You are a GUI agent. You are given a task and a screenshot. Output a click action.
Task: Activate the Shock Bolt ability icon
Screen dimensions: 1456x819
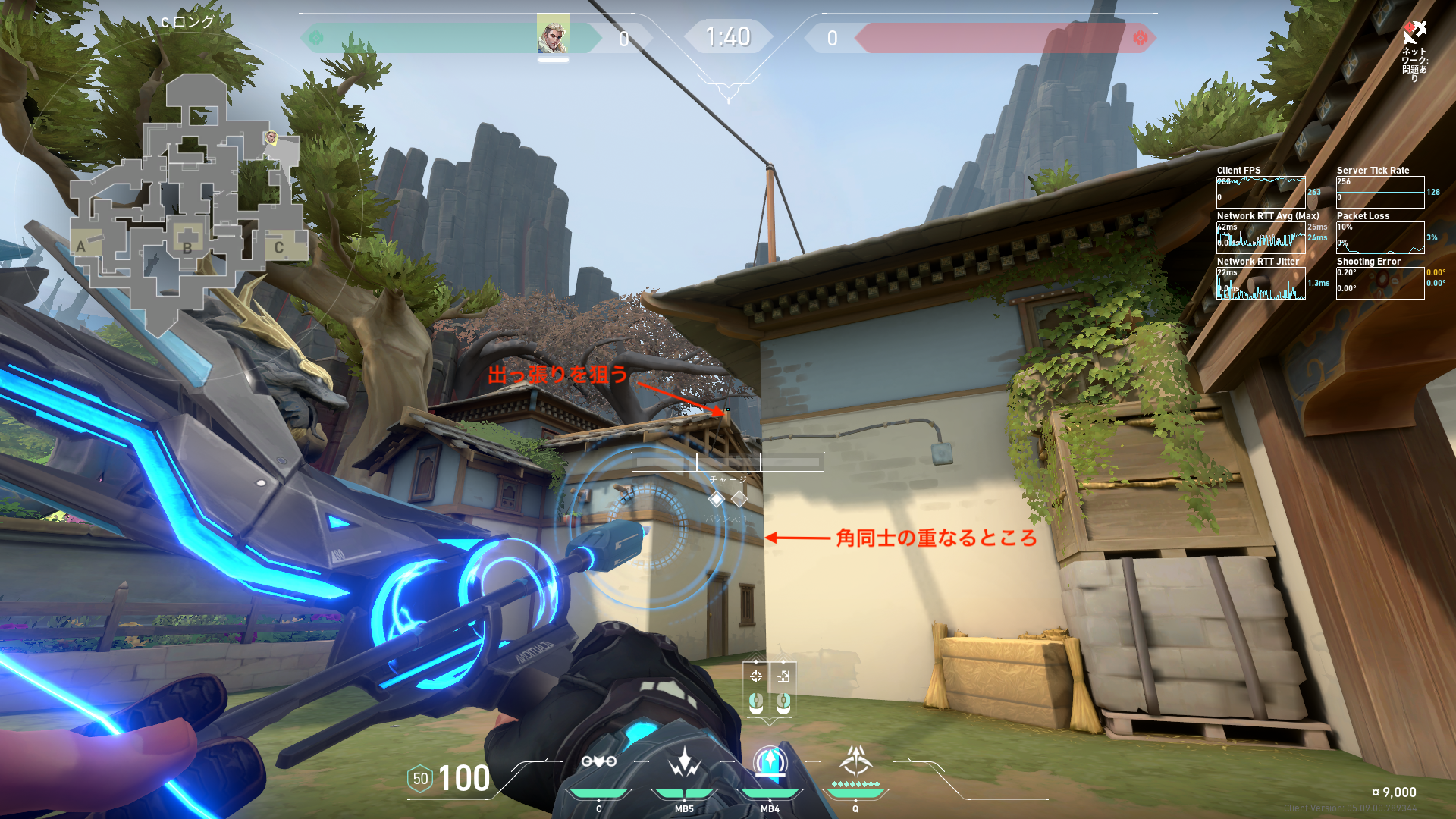click(x=684, y=762)
